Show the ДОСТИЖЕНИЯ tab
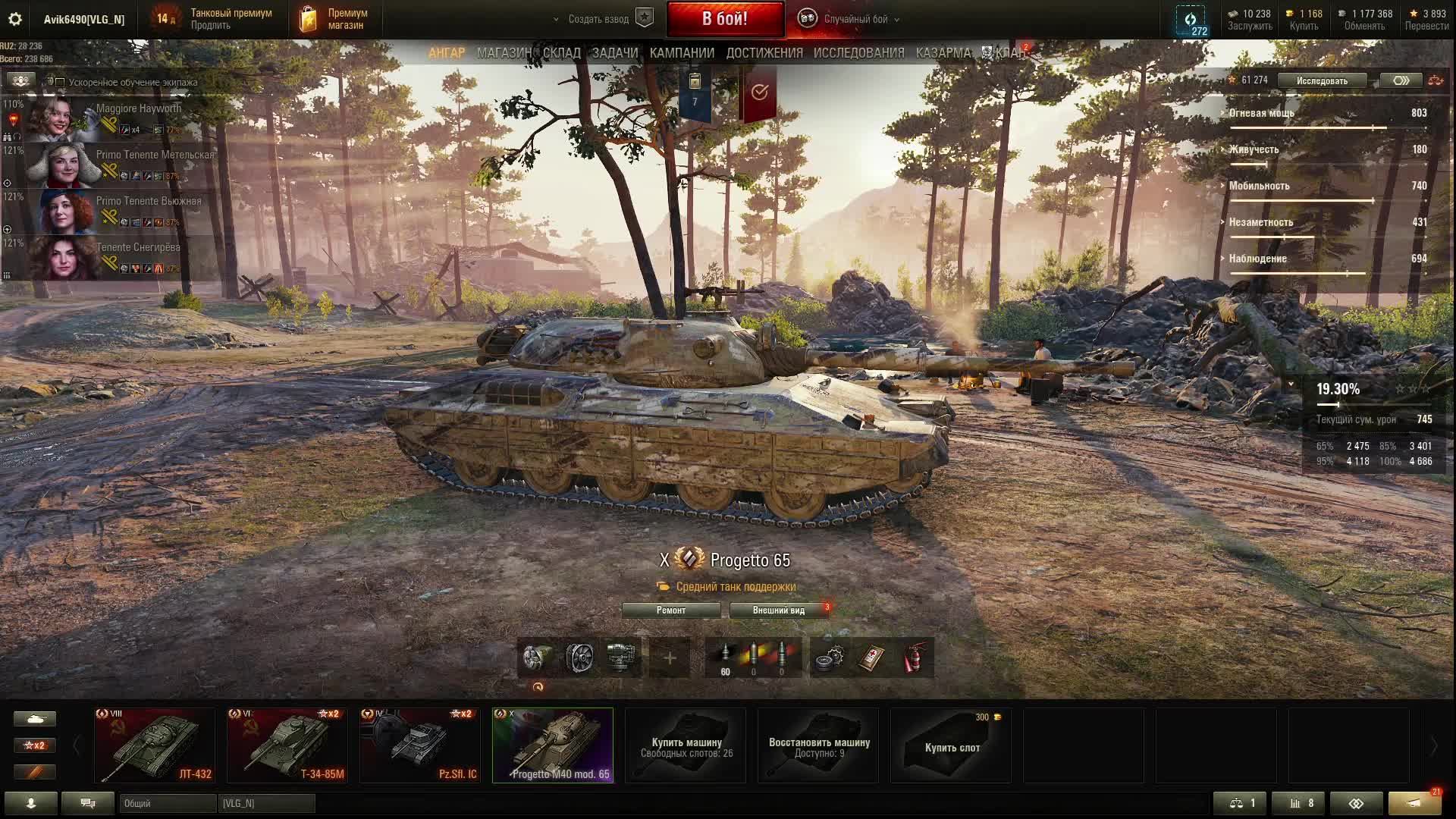The height and width of the screenshot is (819, 1456). tap(764, 53)
